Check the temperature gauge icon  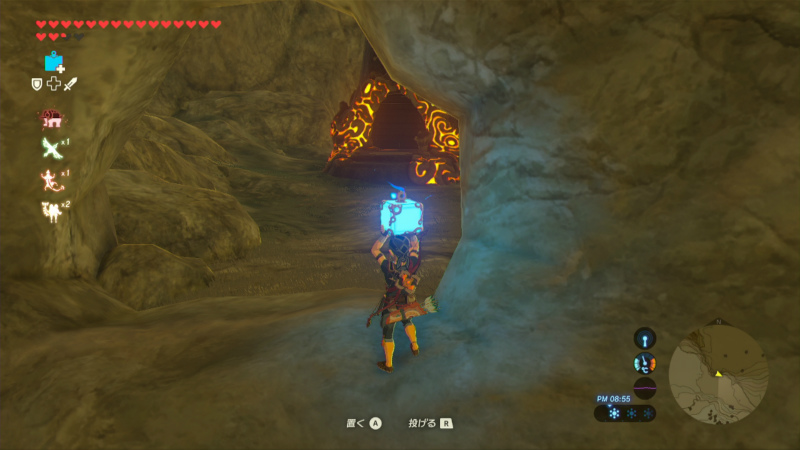coord(645,364)
